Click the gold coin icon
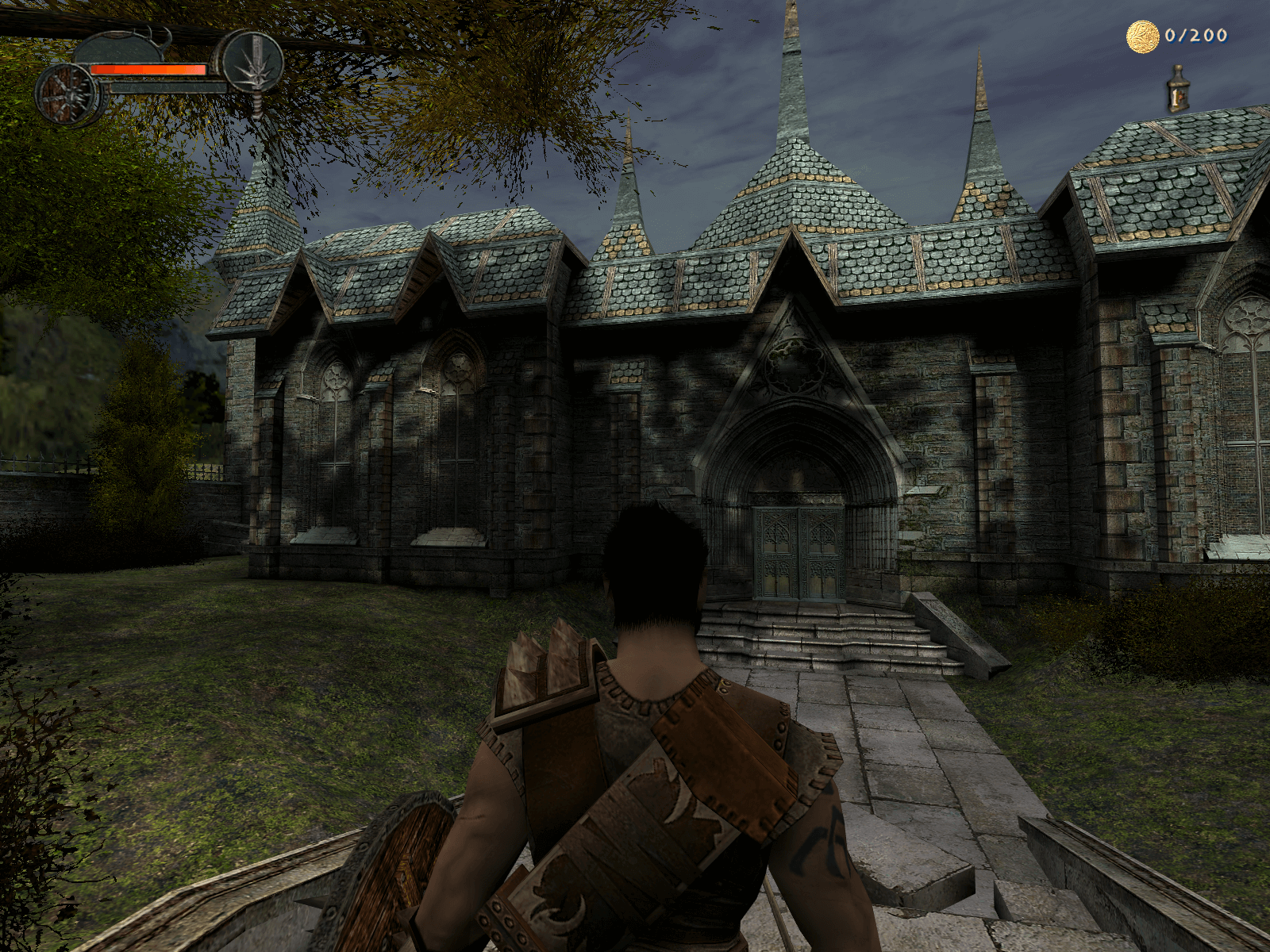Viewport: 1270px width, 952px height. point(1142,36)
